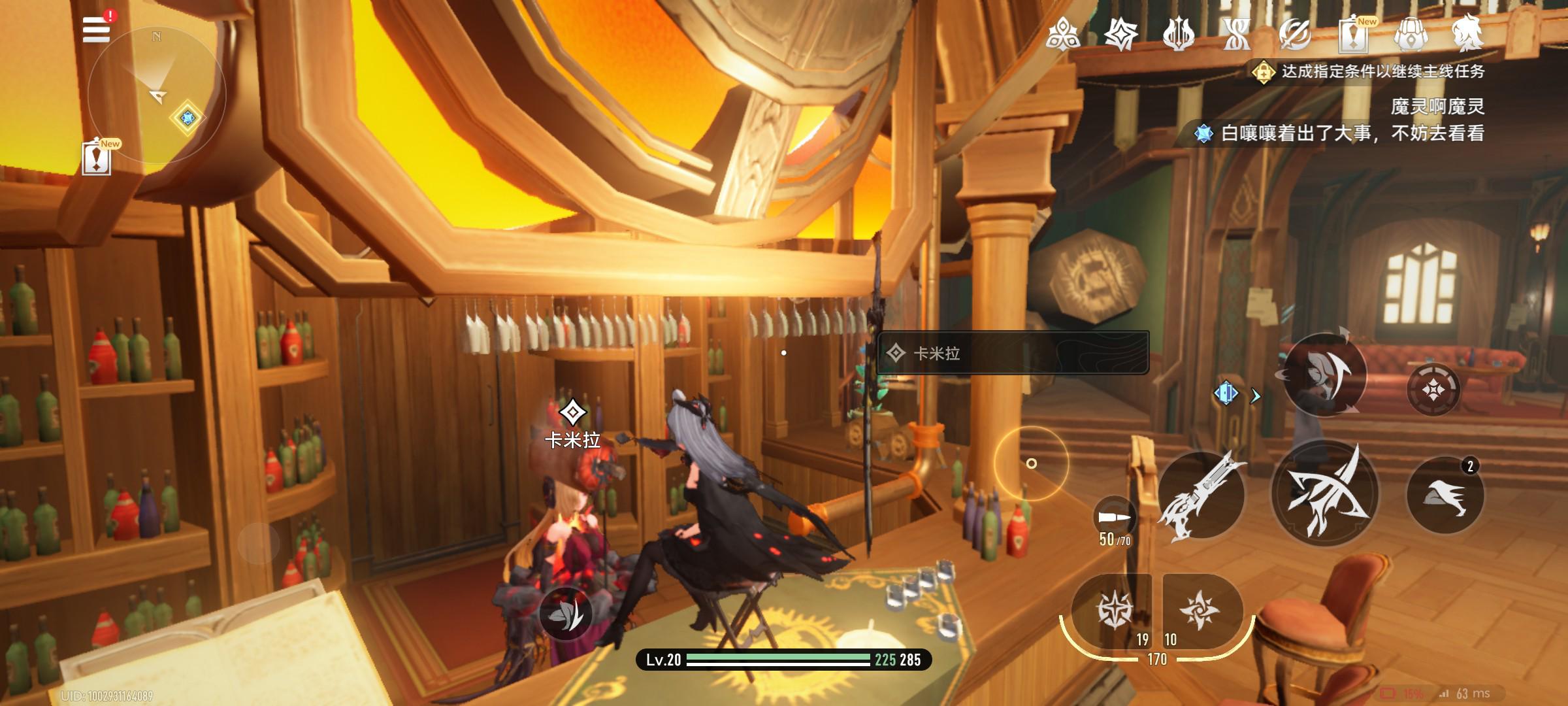Open the four-point star icon menu
Viewport: 1568px width, 706px height.
pyautogui.click(x=1121, y=33)
